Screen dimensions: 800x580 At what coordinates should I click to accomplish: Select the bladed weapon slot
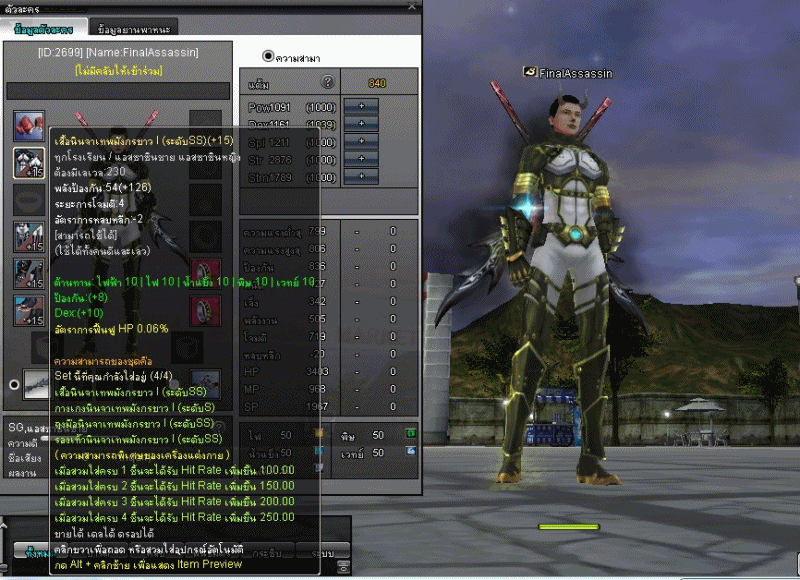click(36, 383)
